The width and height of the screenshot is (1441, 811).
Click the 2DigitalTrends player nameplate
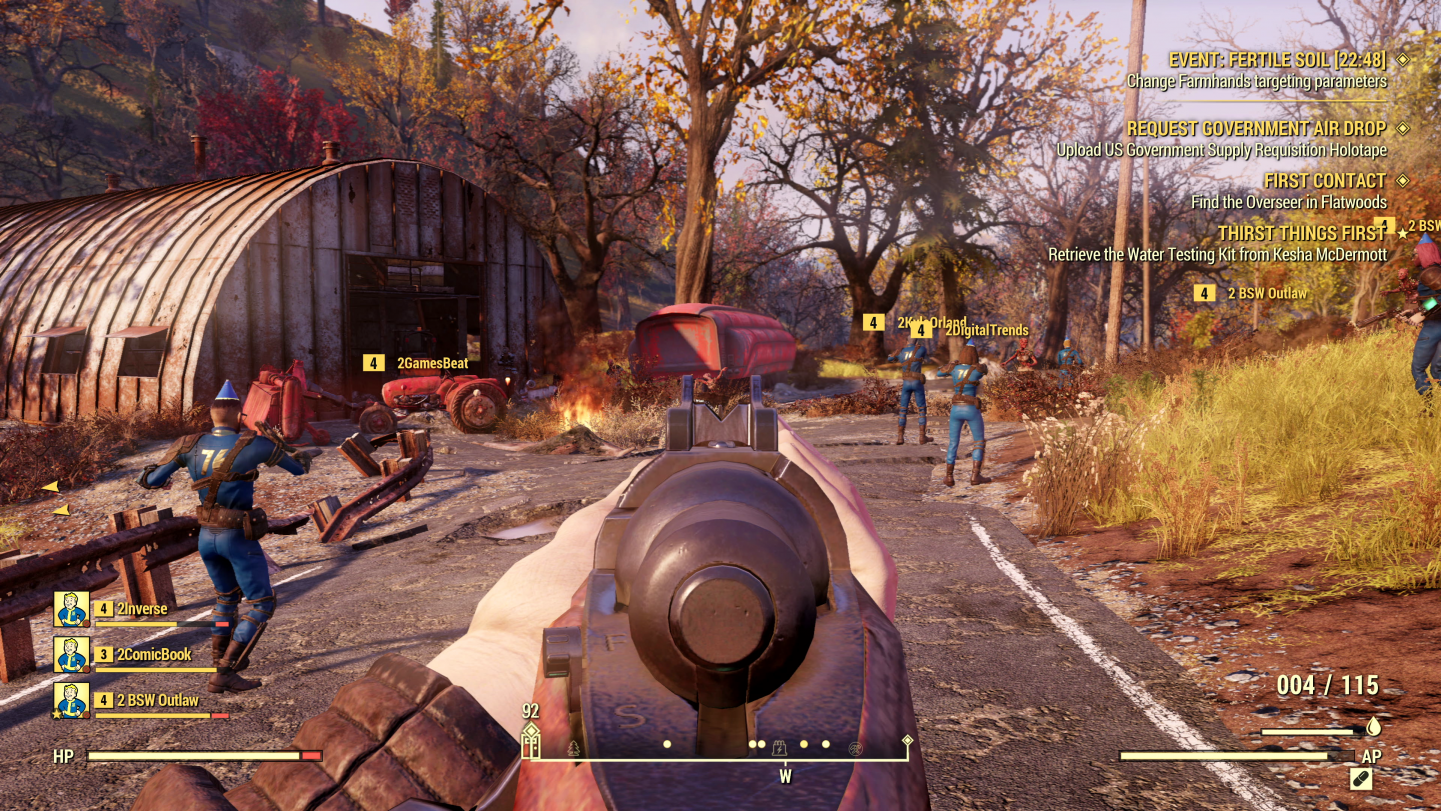[x=986, y=330]
